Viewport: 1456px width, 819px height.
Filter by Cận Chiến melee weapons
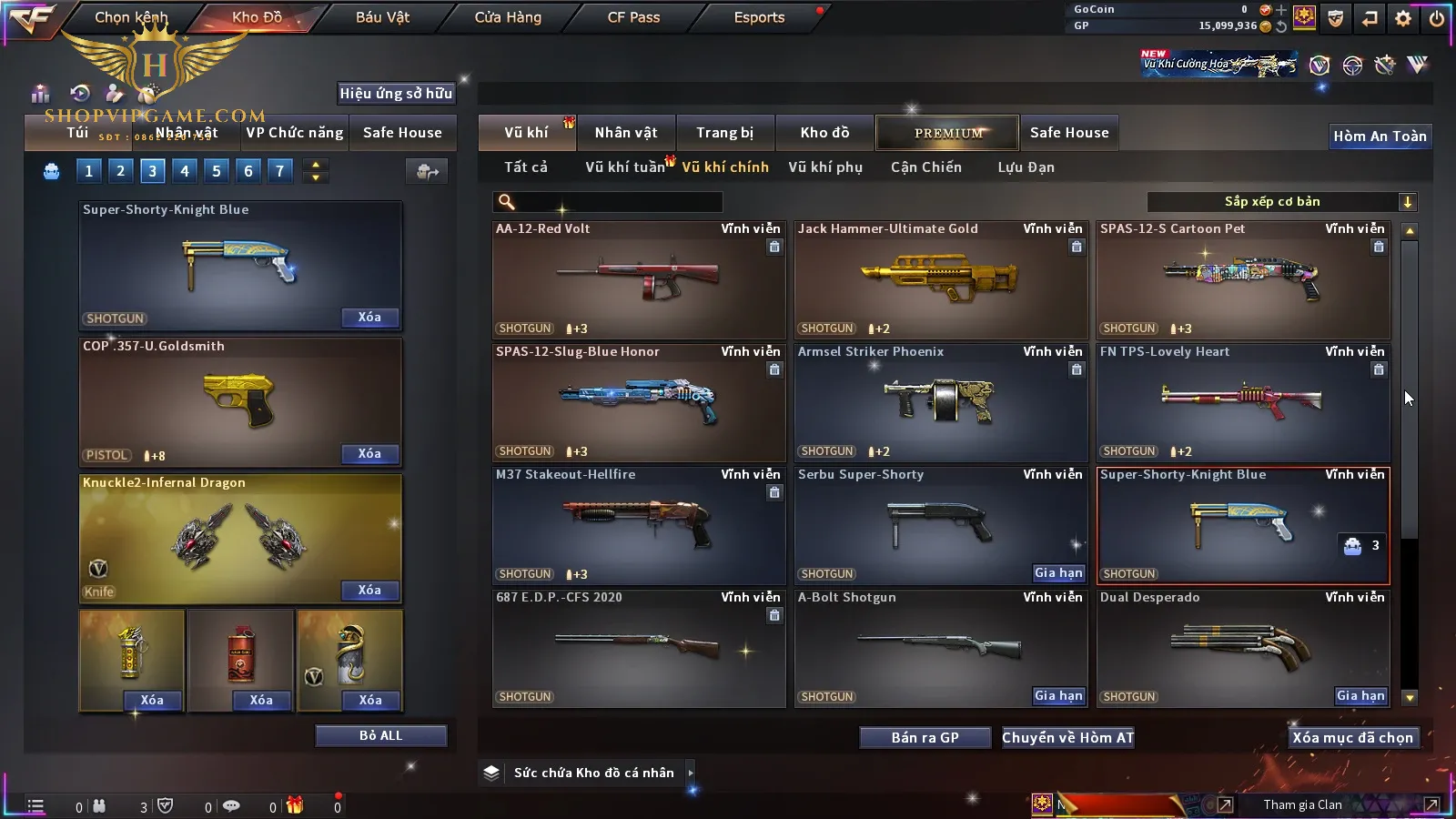click(925, 167)
